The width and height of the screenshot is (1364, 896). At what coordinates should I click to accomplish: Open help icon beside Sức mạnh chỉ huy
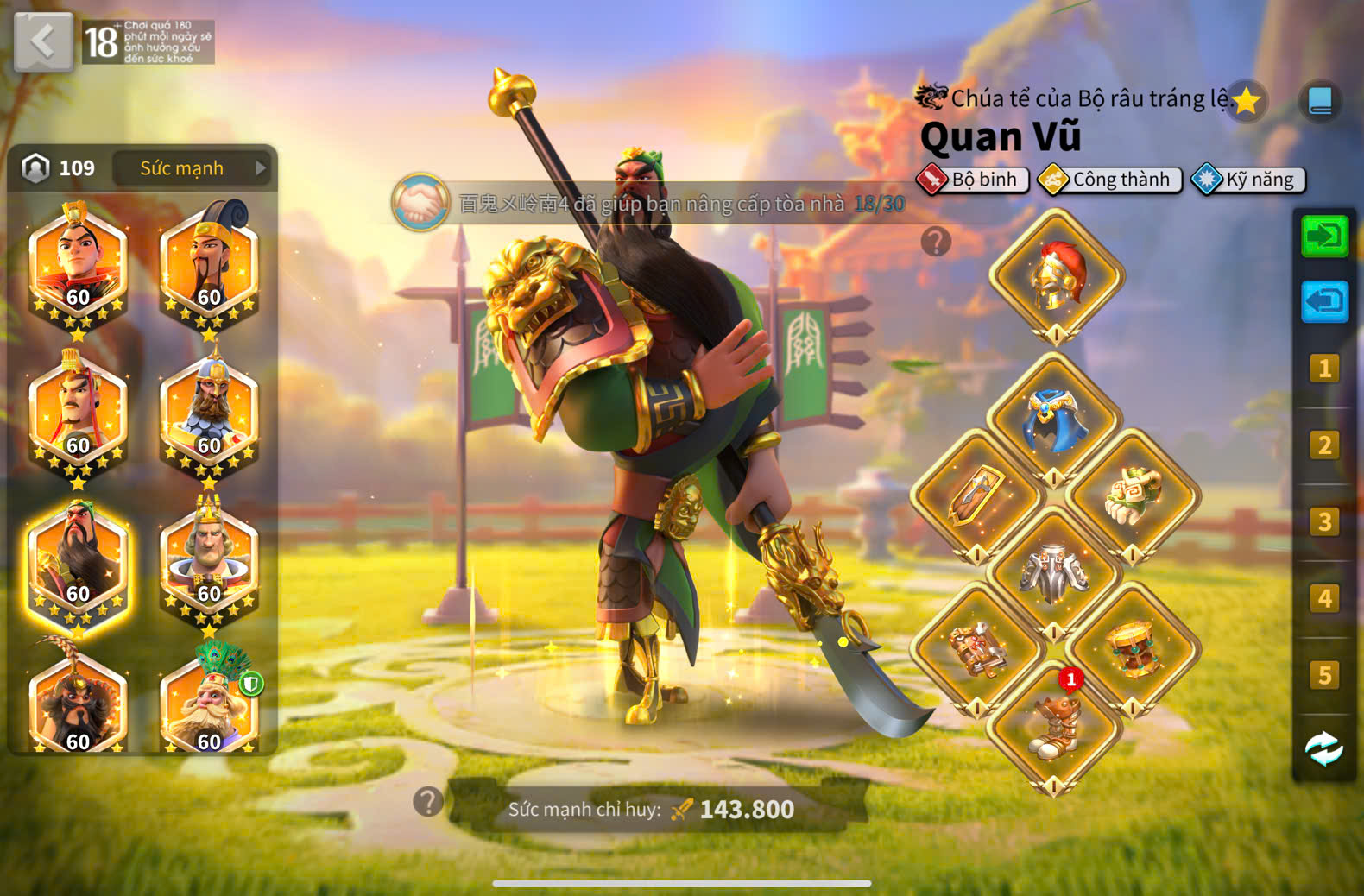(428, 802)
